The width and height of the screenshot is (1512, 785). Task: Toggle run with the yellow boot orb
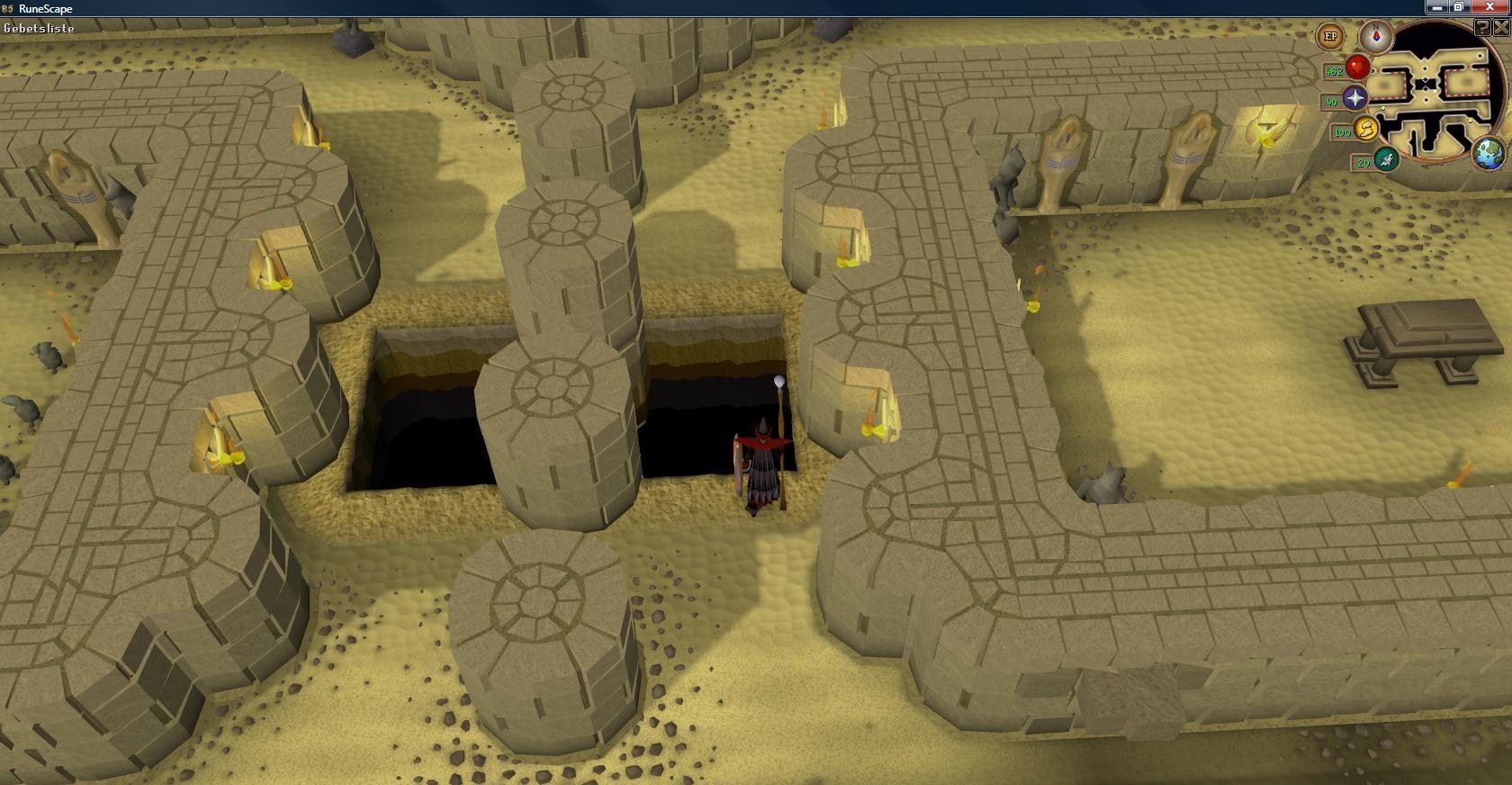(x=1366, y=129)
